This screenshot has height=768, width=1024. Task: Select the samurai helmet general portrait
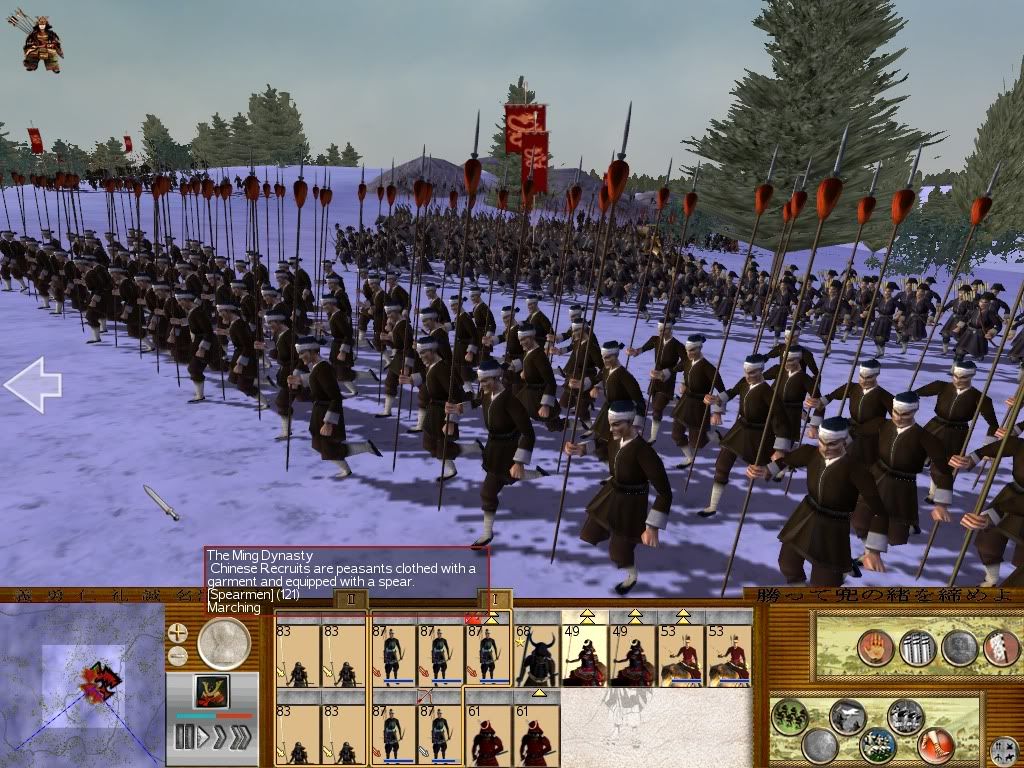pos(211,691)
